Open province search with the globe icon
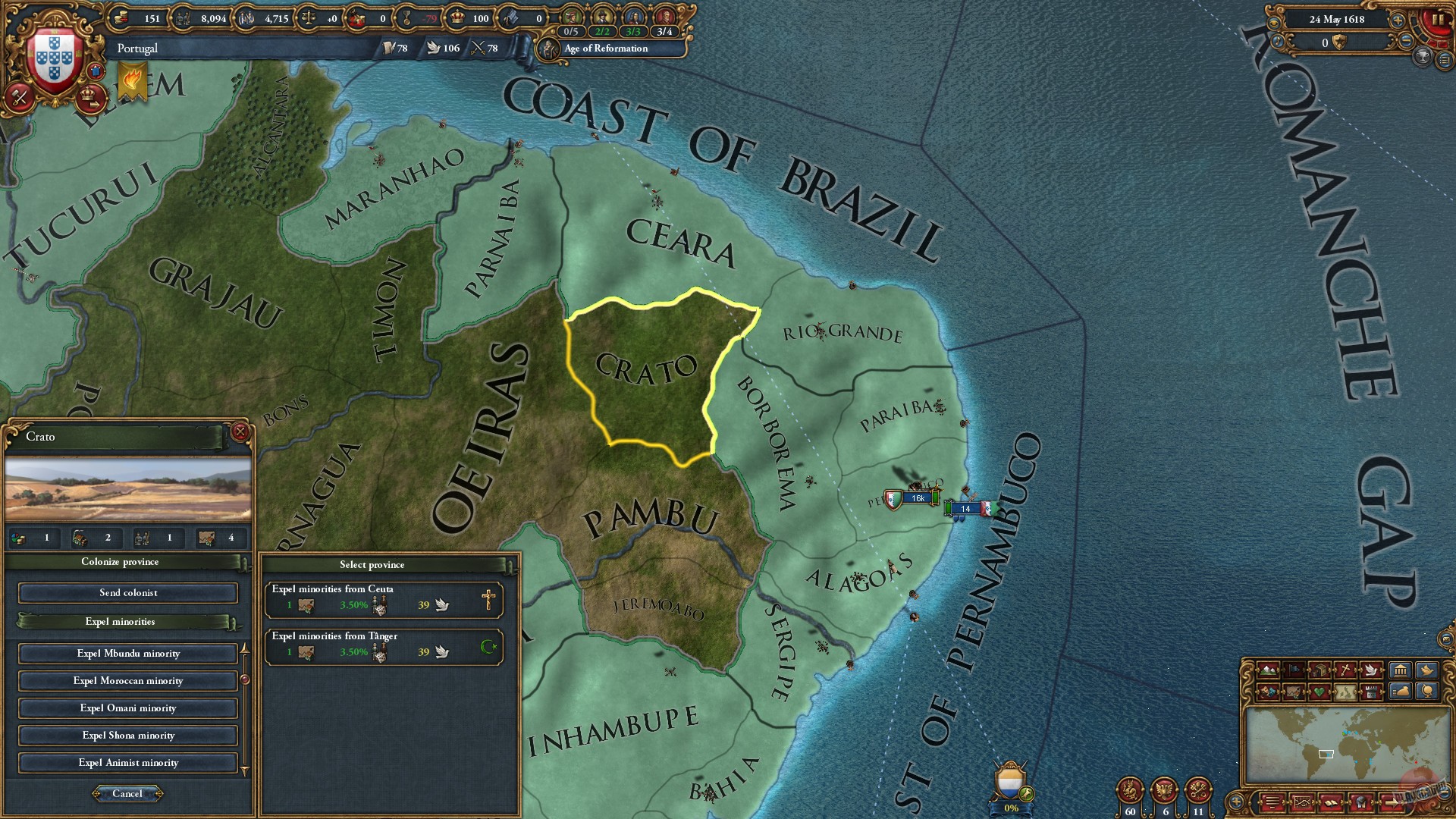The image size is (1456, 819). 1426,692
